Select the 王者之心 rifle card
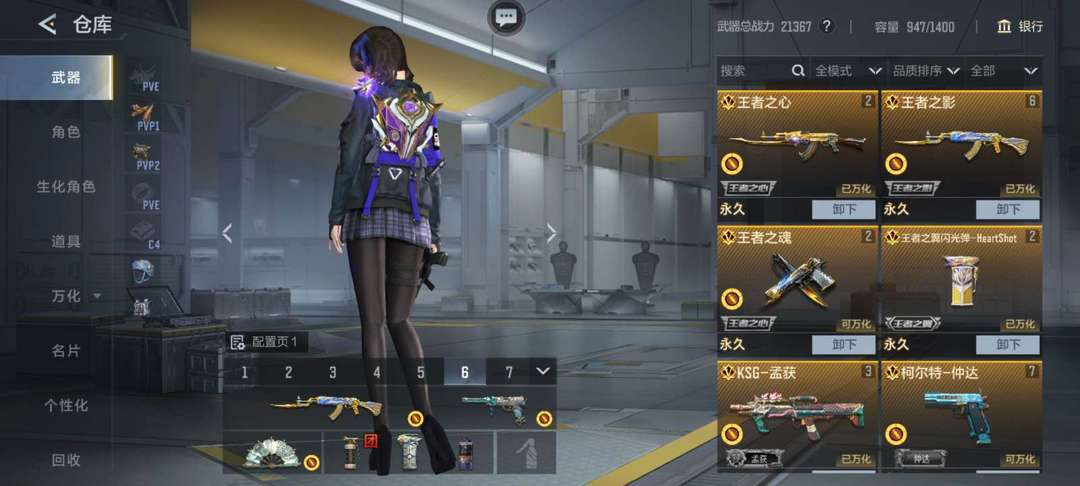Screen dimensions: 1080x486 (x=797, y=145)
